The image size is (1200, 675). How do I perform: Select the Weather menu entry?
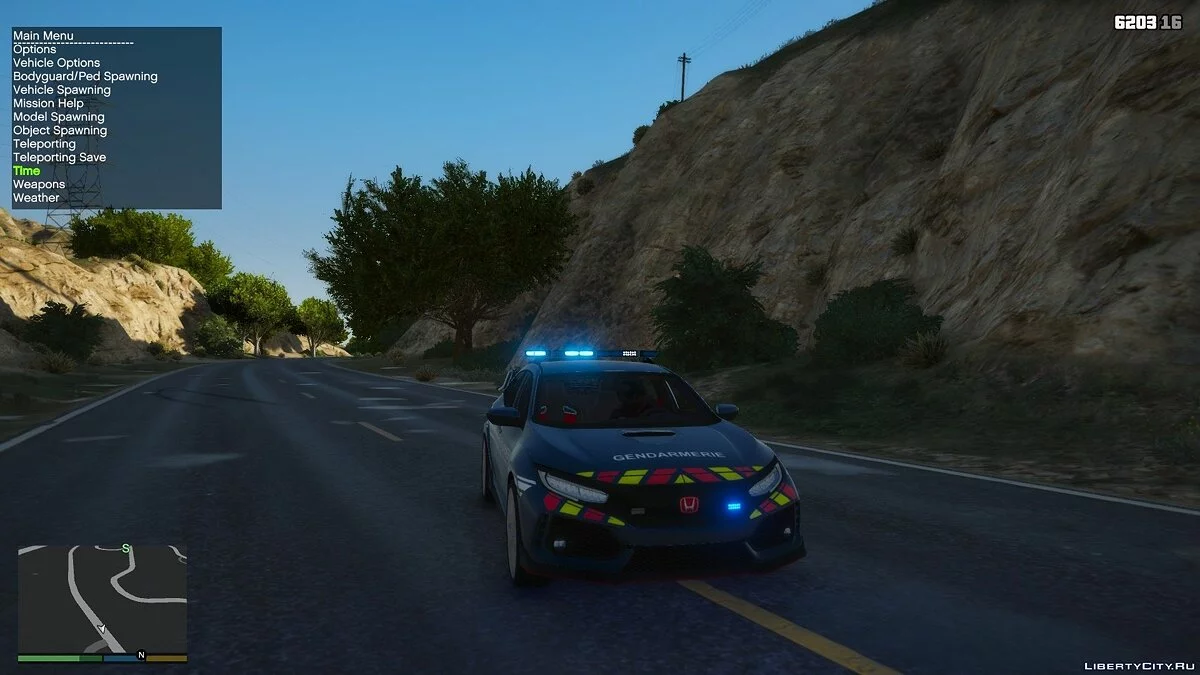pos(36,198)
